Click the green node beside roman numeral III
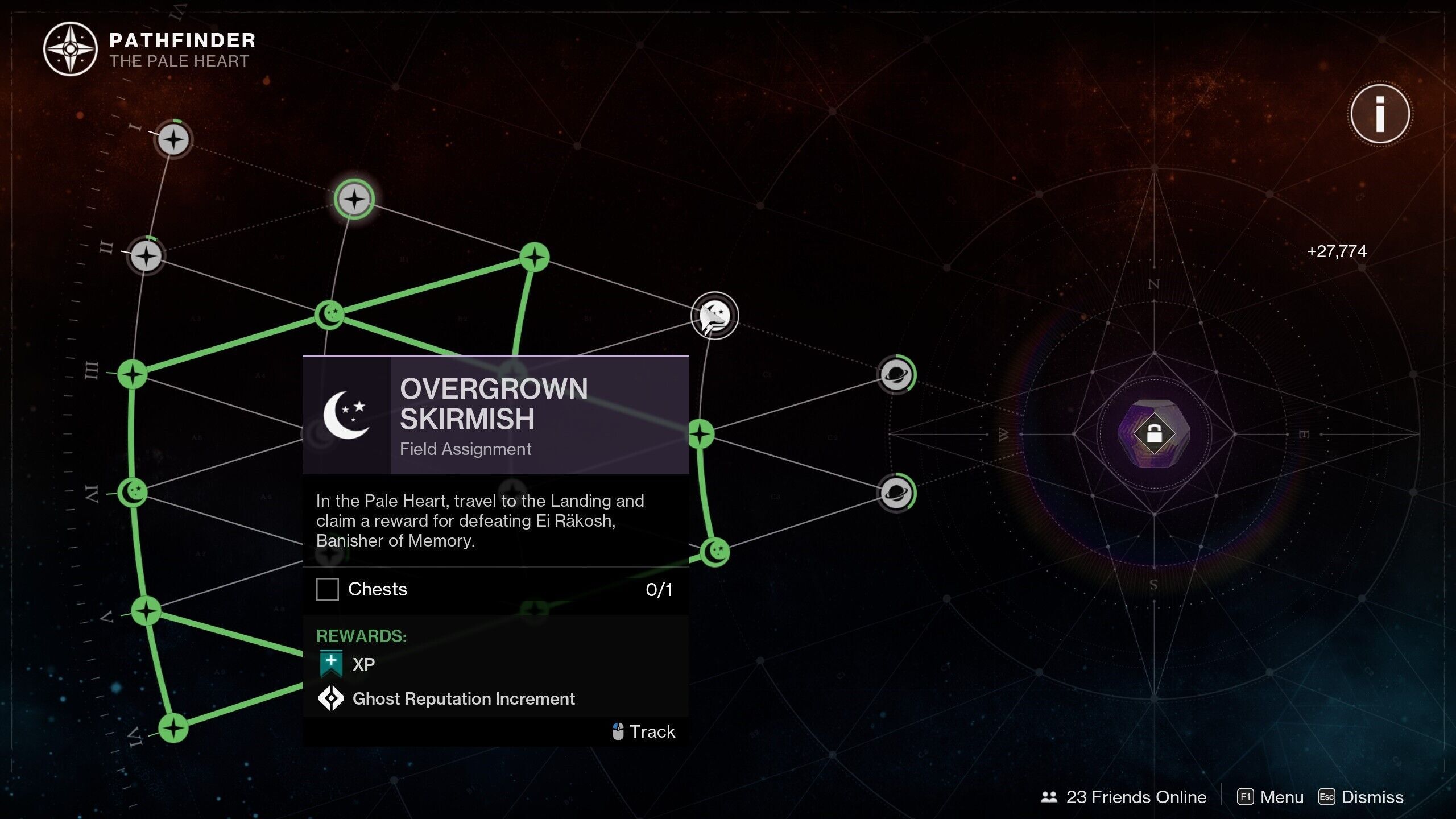This screenshot has height=819, width=1456. point(133,374)
